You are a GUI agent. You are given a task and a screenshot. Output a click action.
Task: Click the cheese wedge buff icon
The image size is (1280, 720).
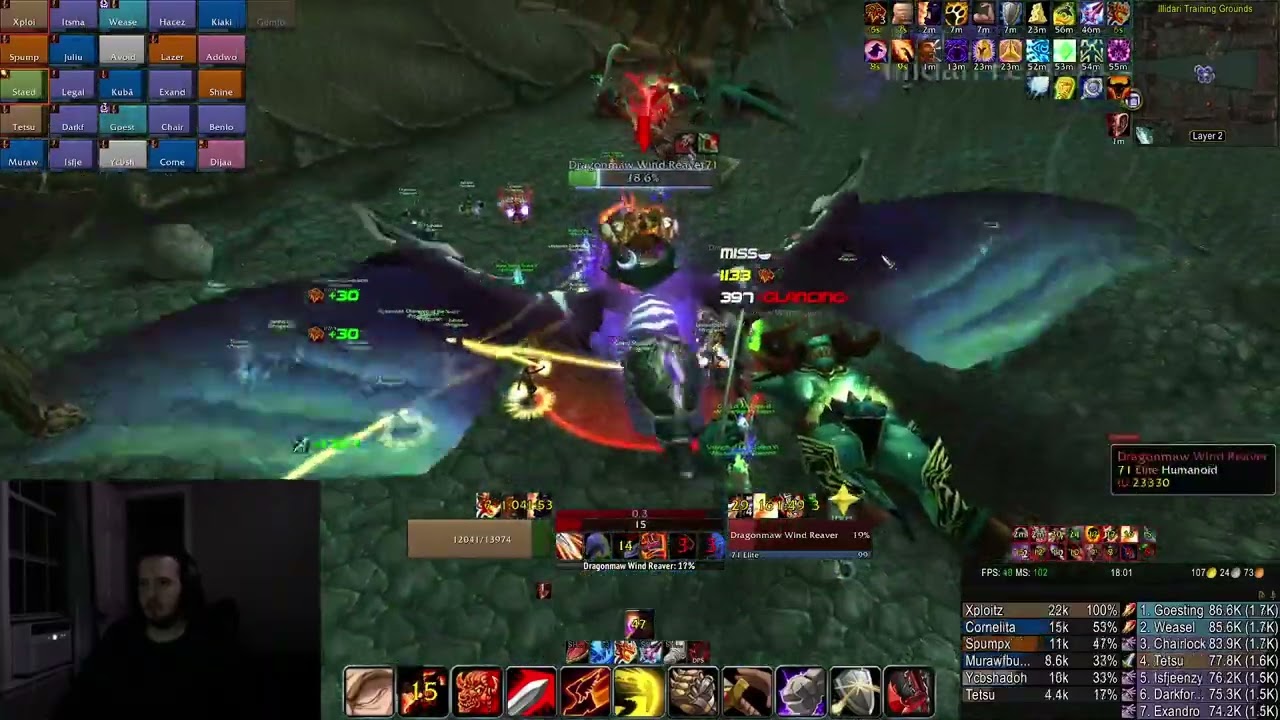(x=1037, y=14)
